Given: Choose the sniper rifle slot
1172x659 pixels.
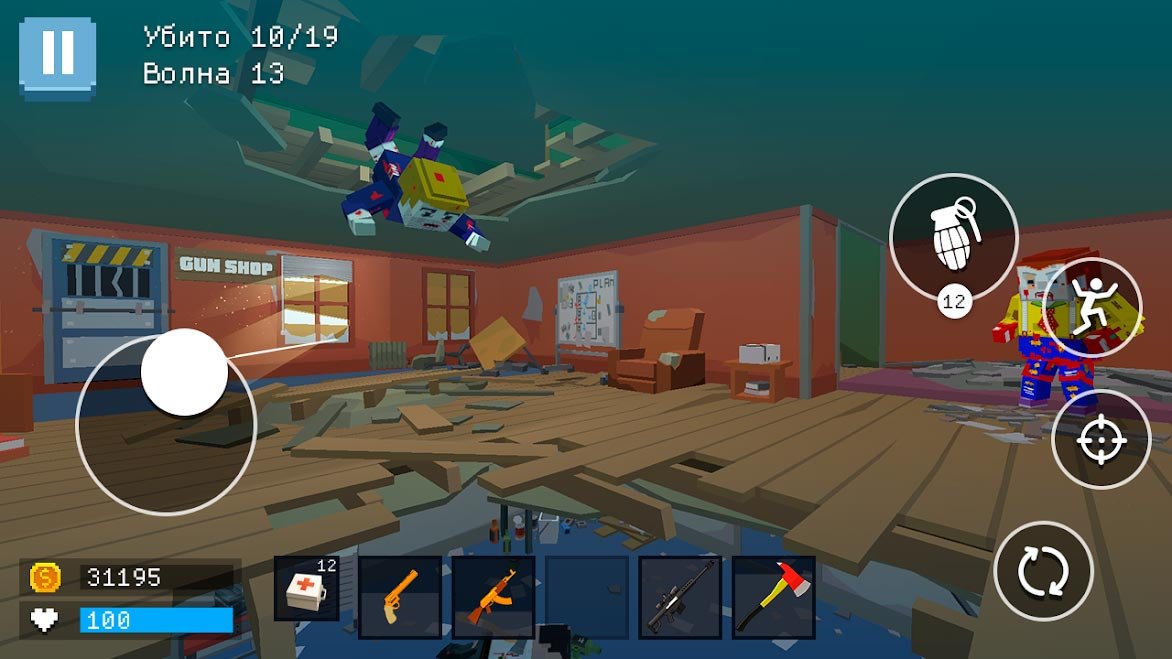Looking at the screenshot, I should pos(680,597).
